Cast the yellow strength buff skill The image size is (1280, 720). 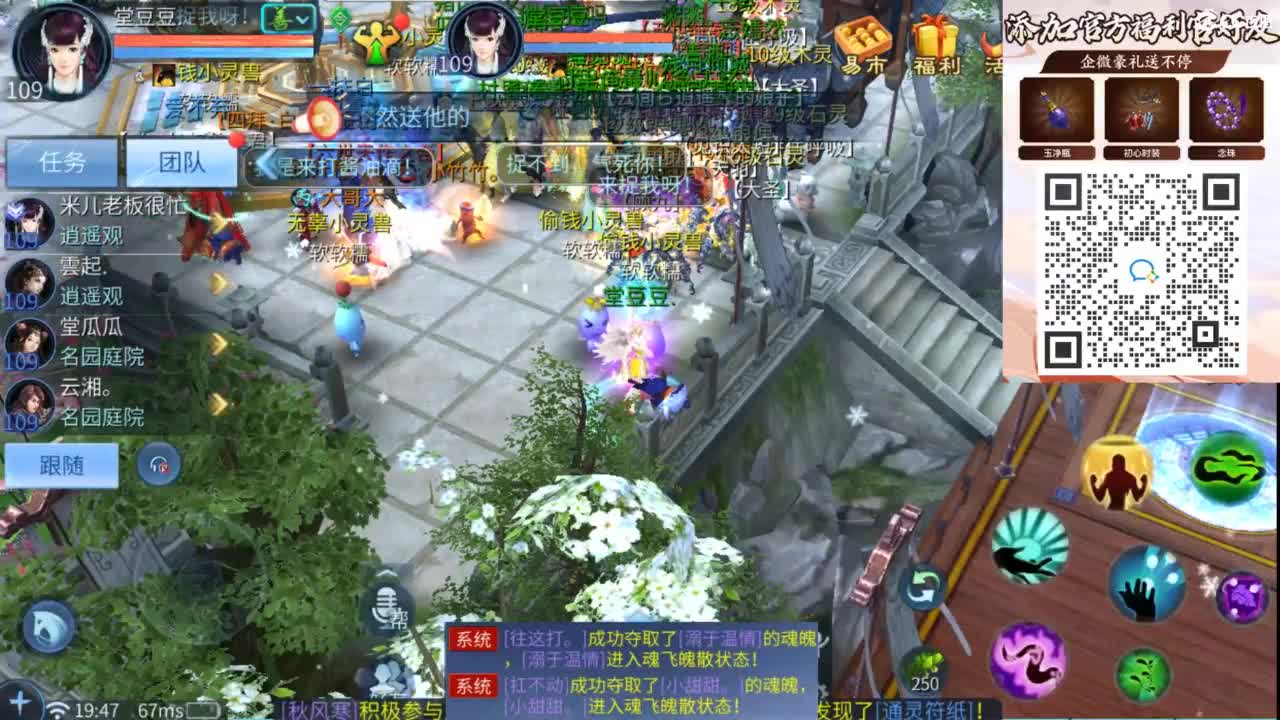[1116, 473]
